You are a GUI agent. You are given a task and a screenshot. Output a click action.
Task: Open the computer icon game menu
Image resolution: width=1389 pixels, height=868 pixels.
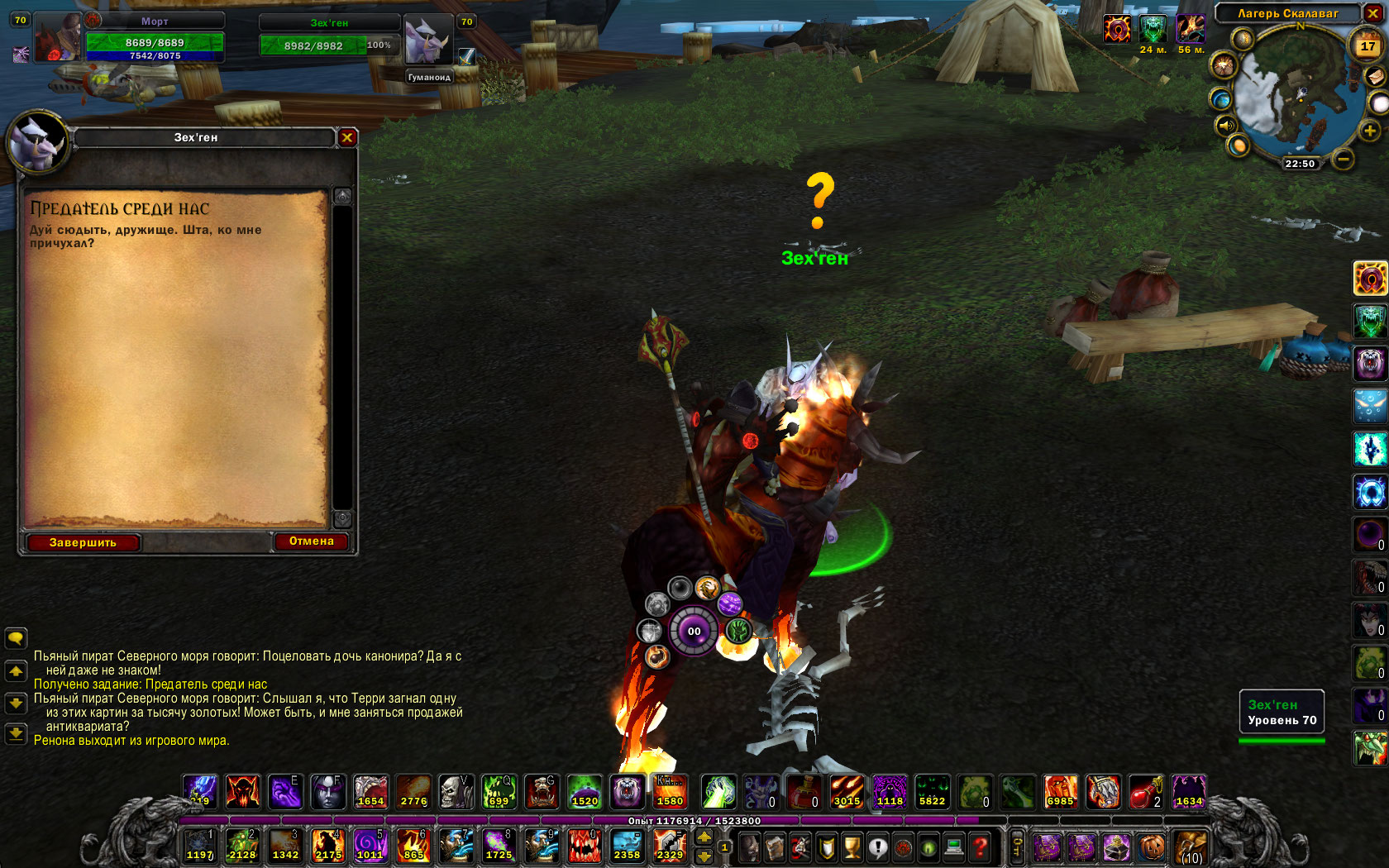[954, 847]
